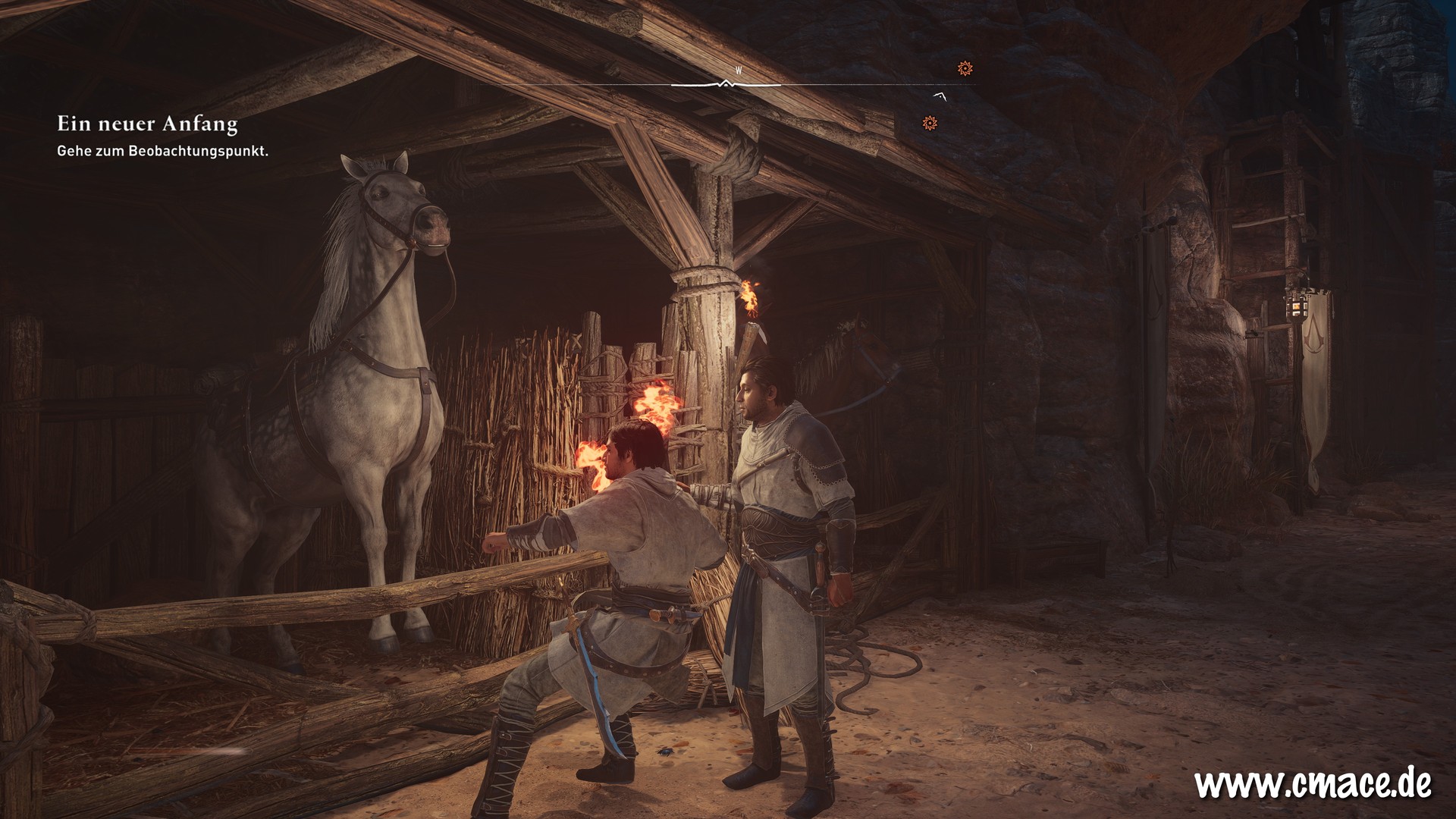Select the orange quest marker above the compass line
This screenshot has height=819, width=1456.
coord(965,68)
